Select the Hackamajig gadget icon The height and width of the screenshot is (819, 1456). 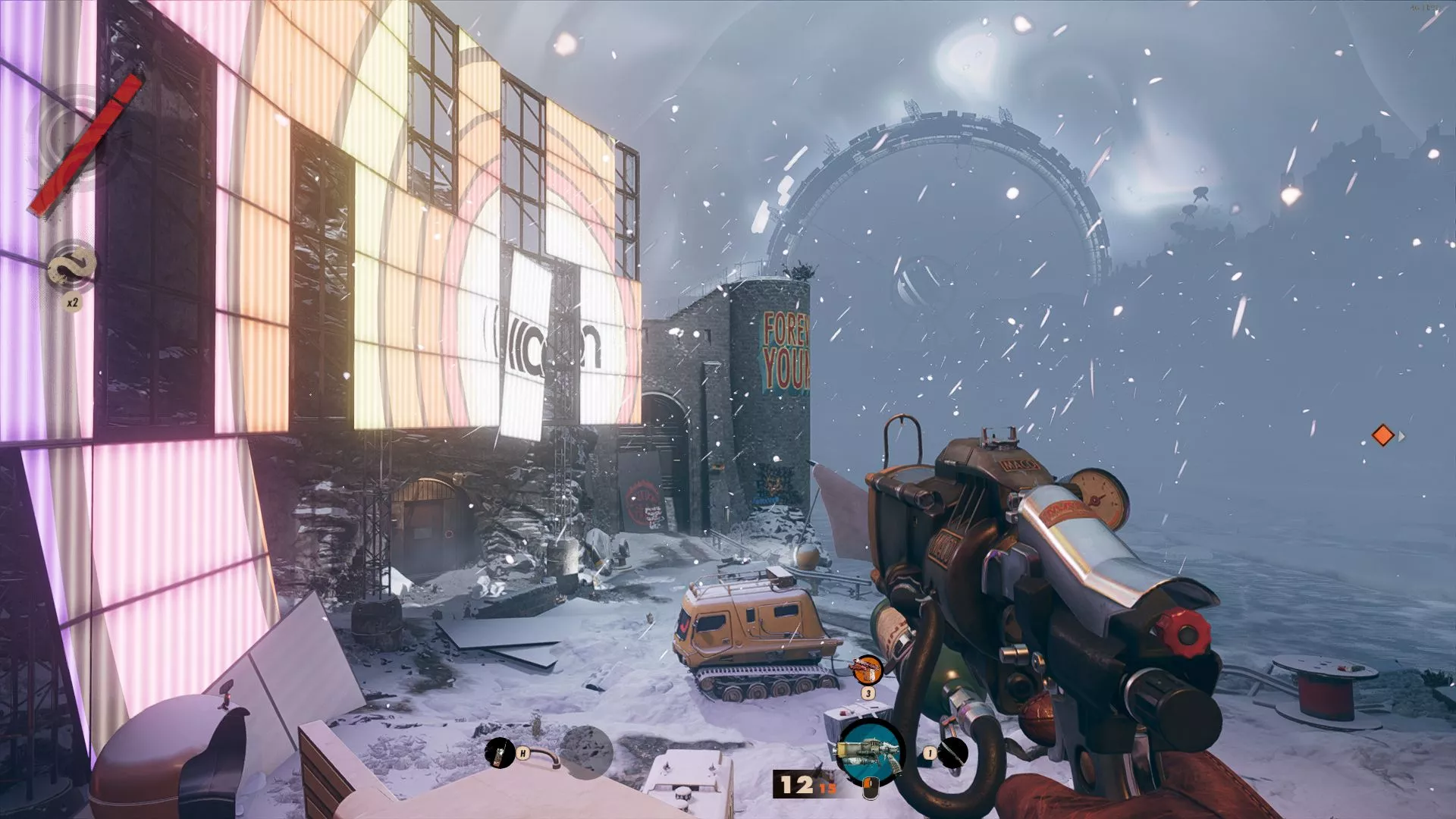pos(499,753)
